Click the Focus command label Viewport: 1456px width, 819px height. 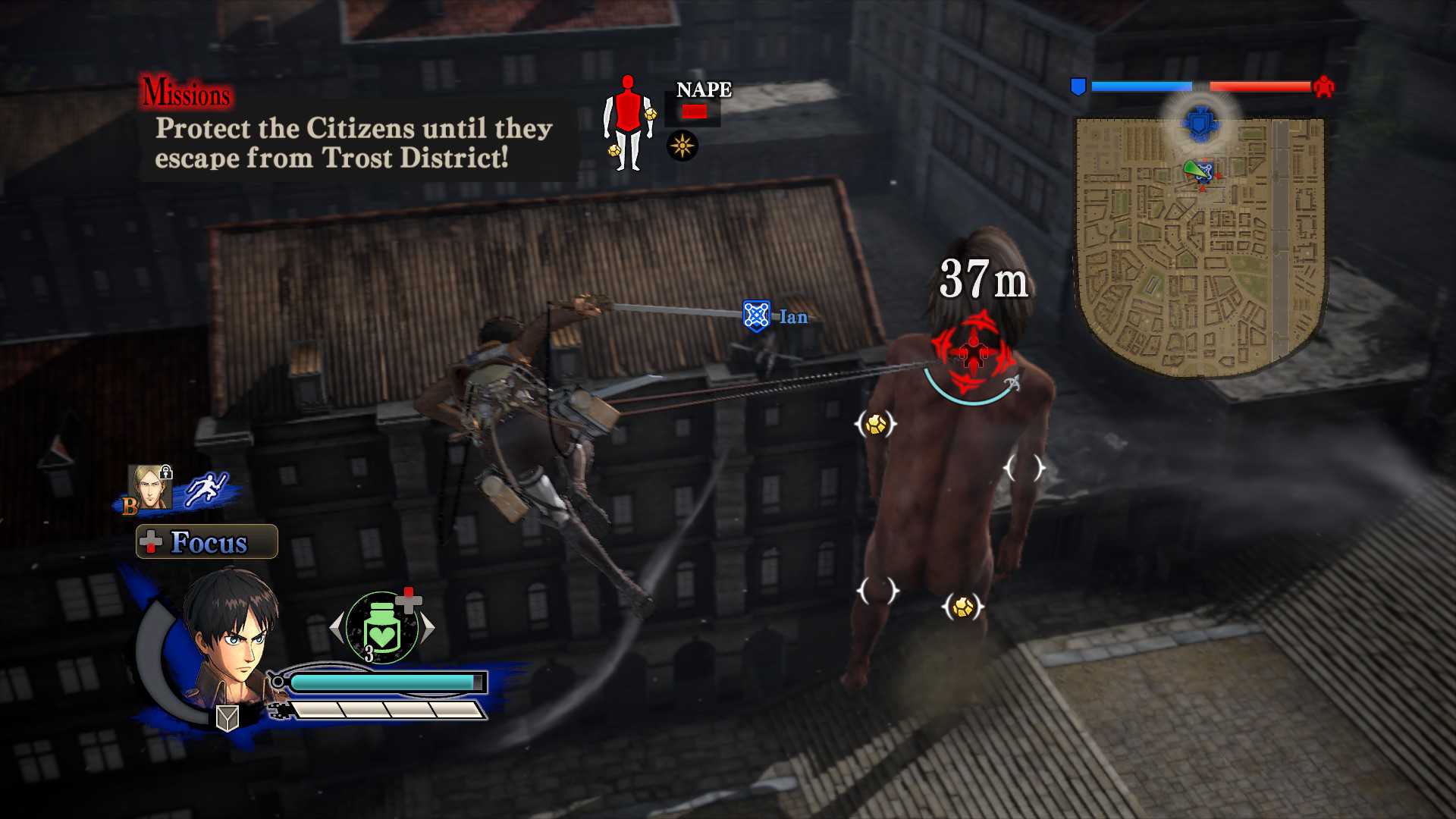pos(207,542)
